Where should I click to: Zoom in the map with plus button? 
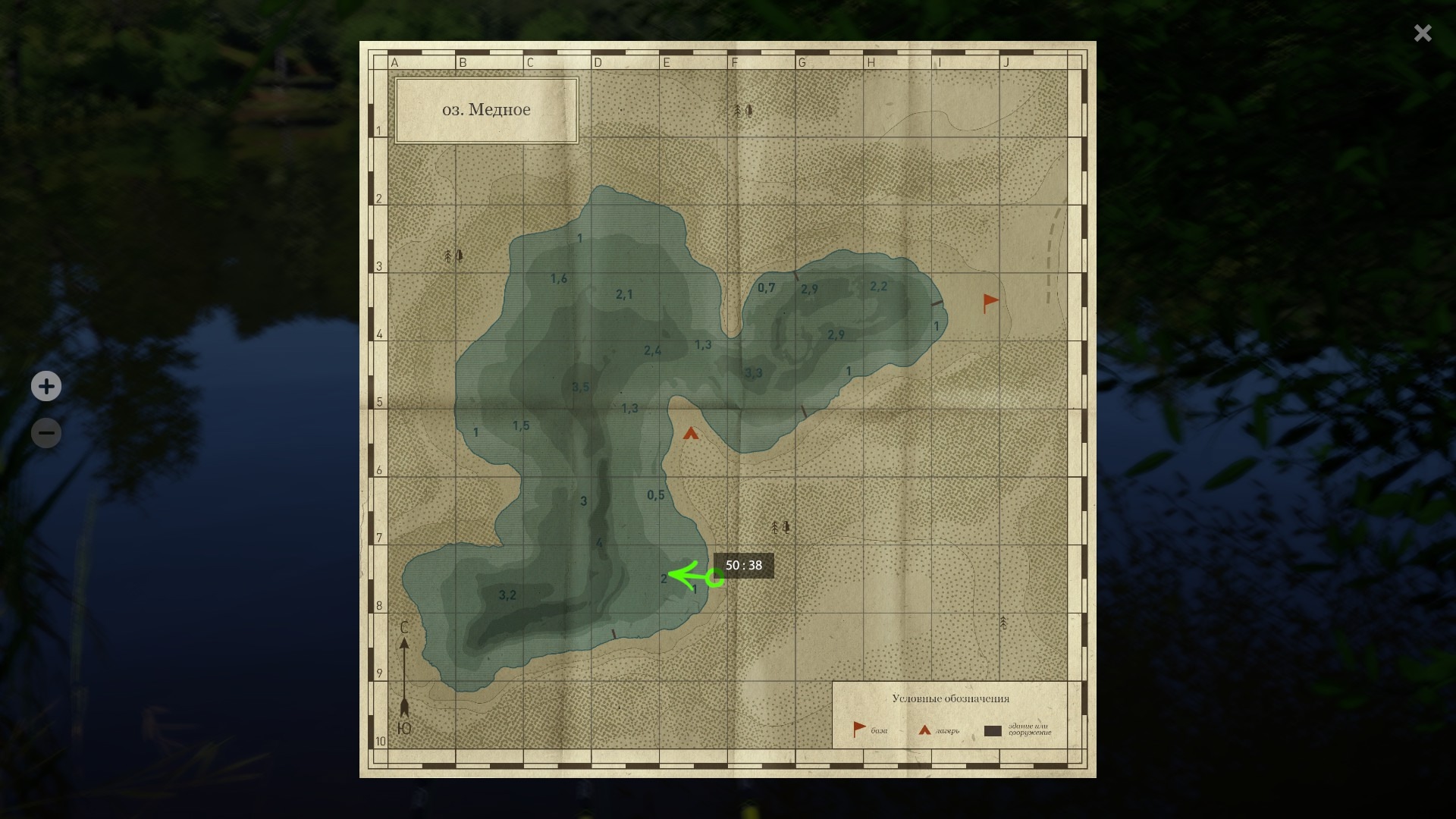[46, 386]
